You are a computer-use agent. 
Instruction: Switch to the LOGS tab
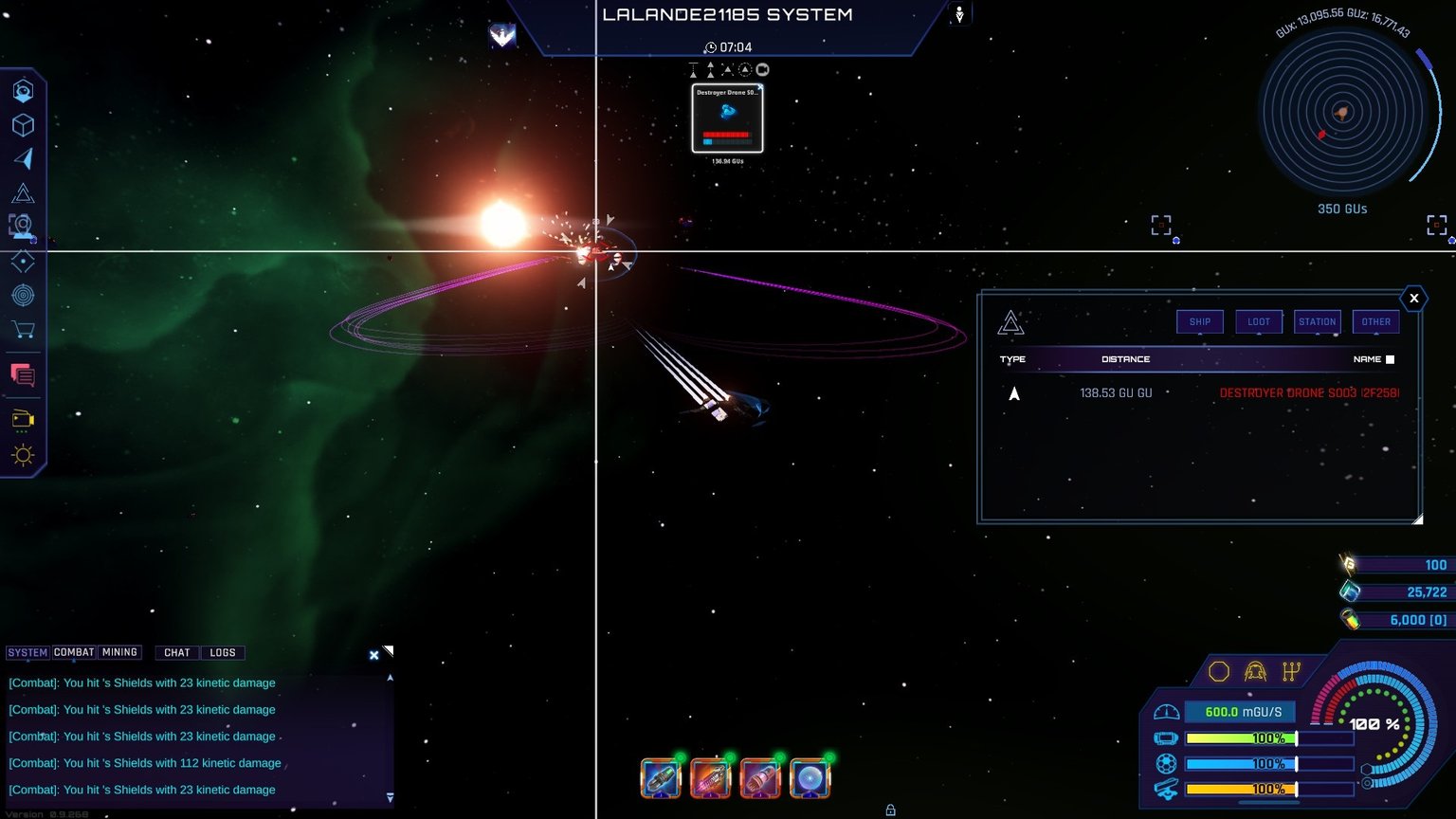tap(224, 652)
